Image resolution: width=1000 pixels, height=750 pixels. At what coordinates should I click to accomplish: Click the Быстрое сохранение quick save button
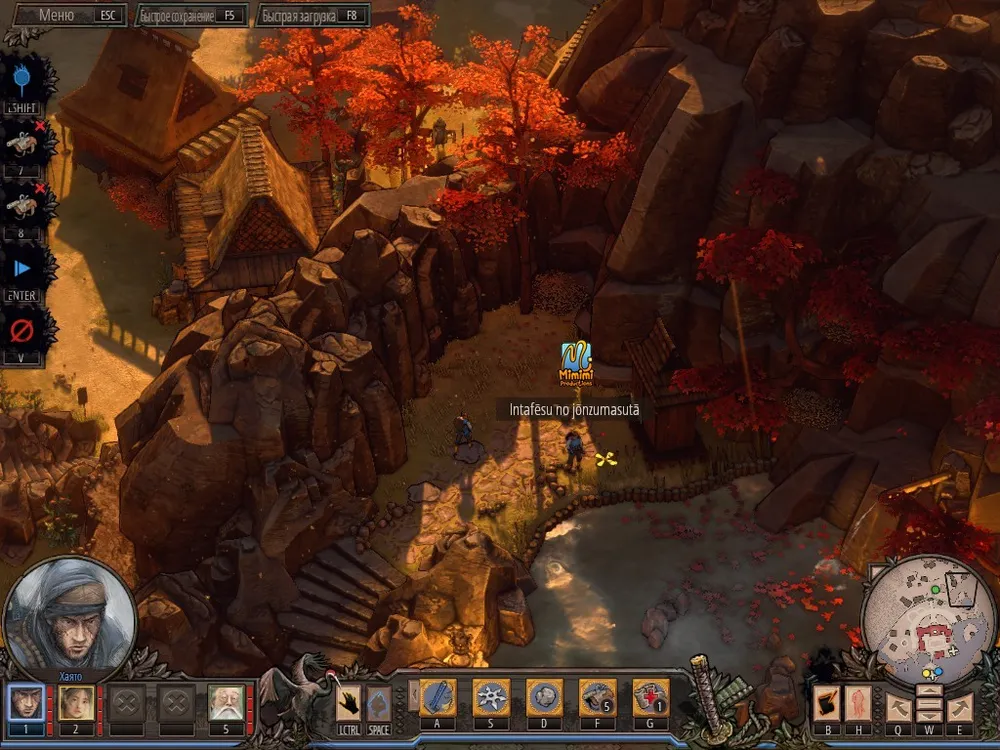coord(190,16)
